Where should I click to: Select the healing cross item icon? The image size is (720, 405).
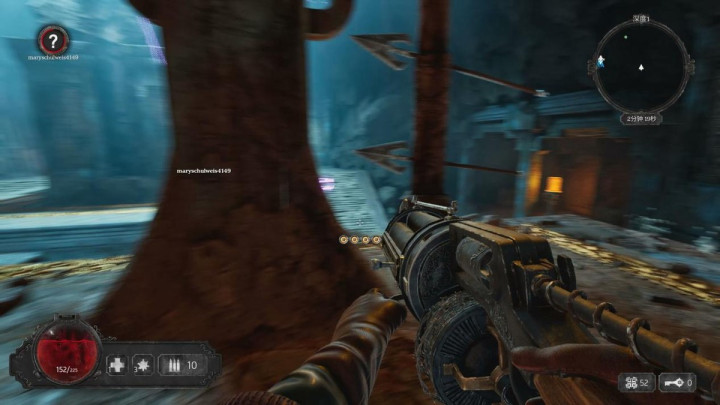pyautogui.click(x=117, y=365)
